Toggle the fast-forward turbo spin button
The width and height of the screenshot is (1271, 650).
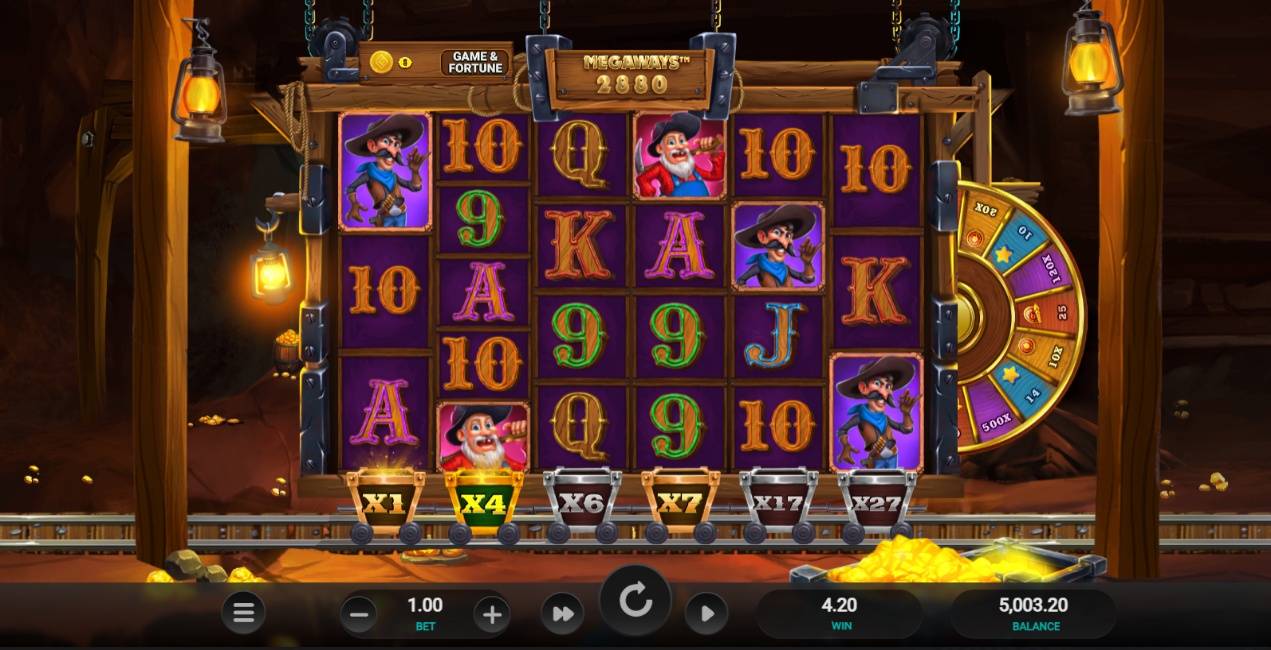tap(562, 613)
